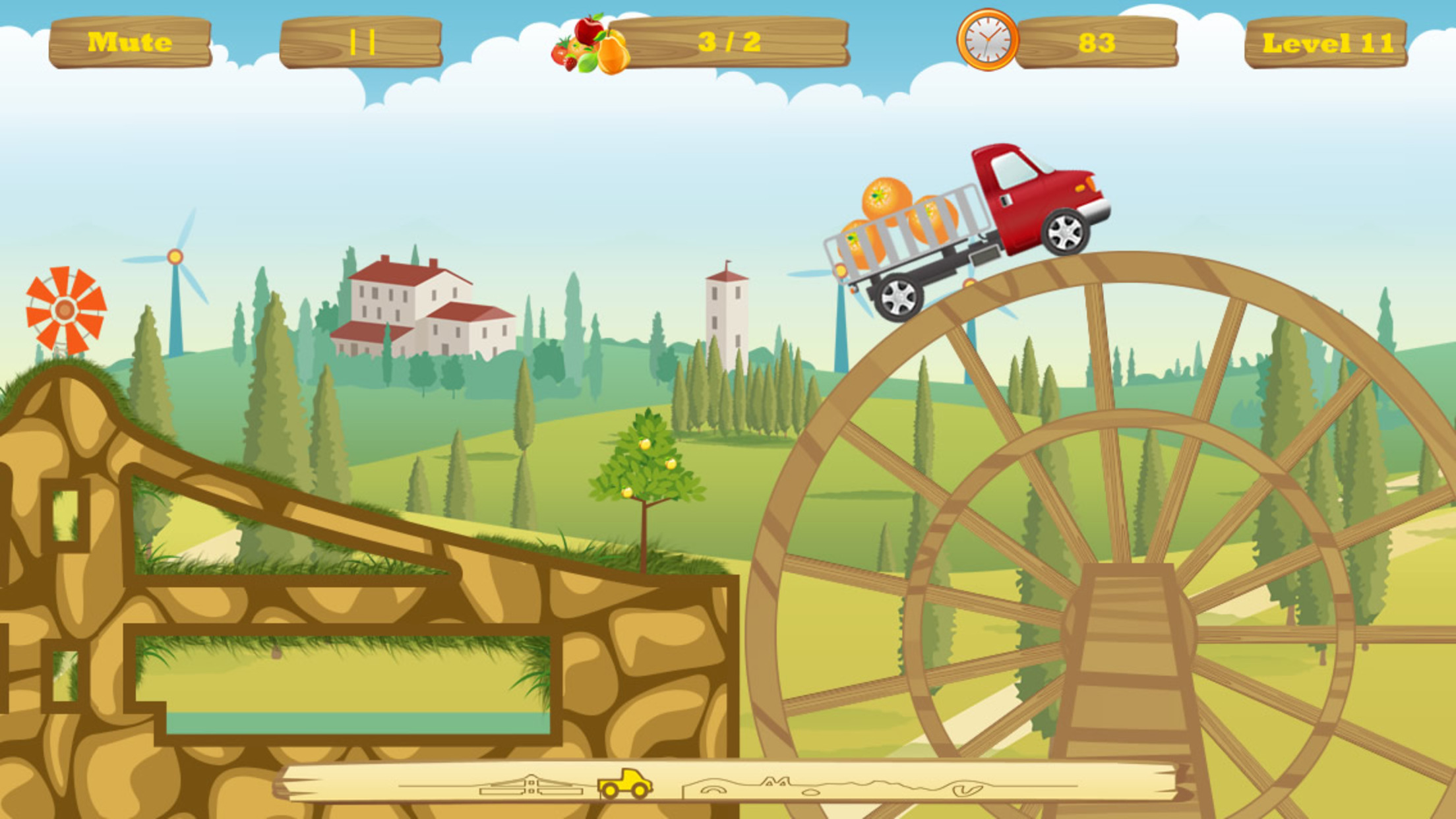1456x819 pixels.
Task: Toggle the Mute sound button
Action: [x=130, y=42]
